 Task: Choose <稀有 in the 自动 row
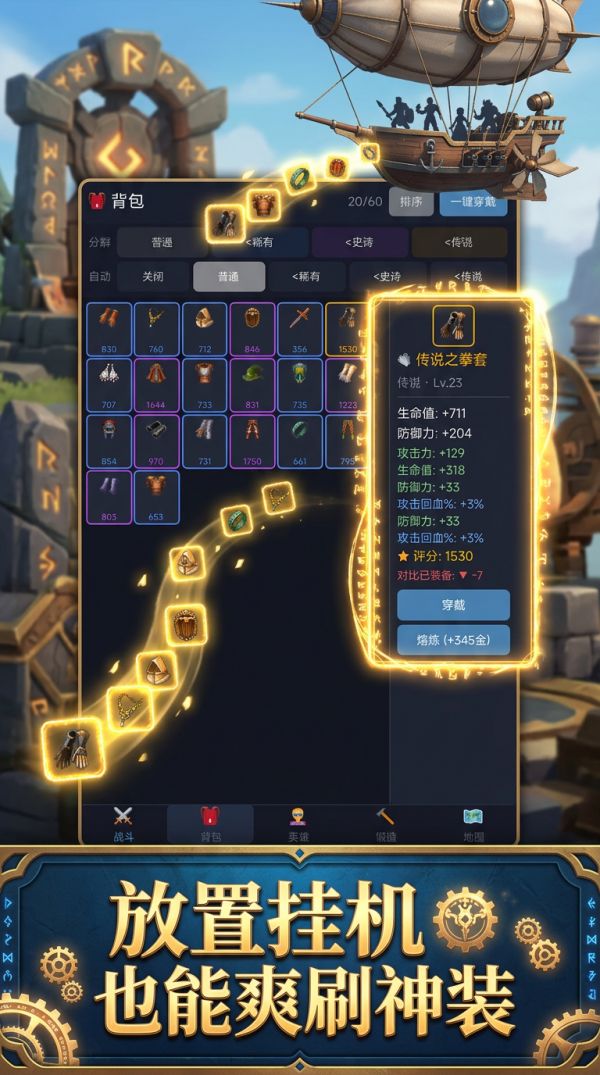tap(306, 277)
